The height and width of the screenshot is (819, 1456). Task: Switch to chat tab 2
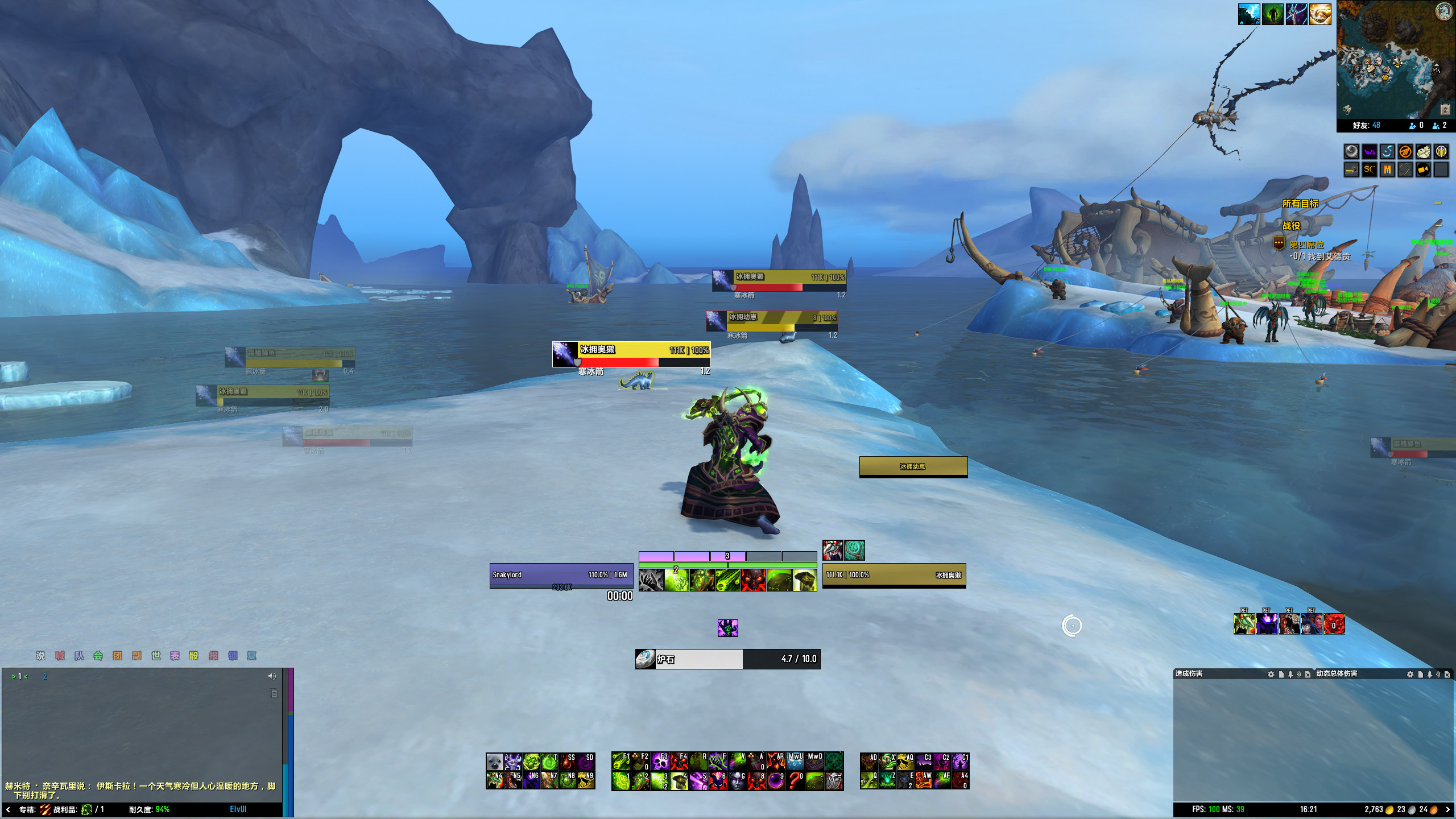coord(45,676)
